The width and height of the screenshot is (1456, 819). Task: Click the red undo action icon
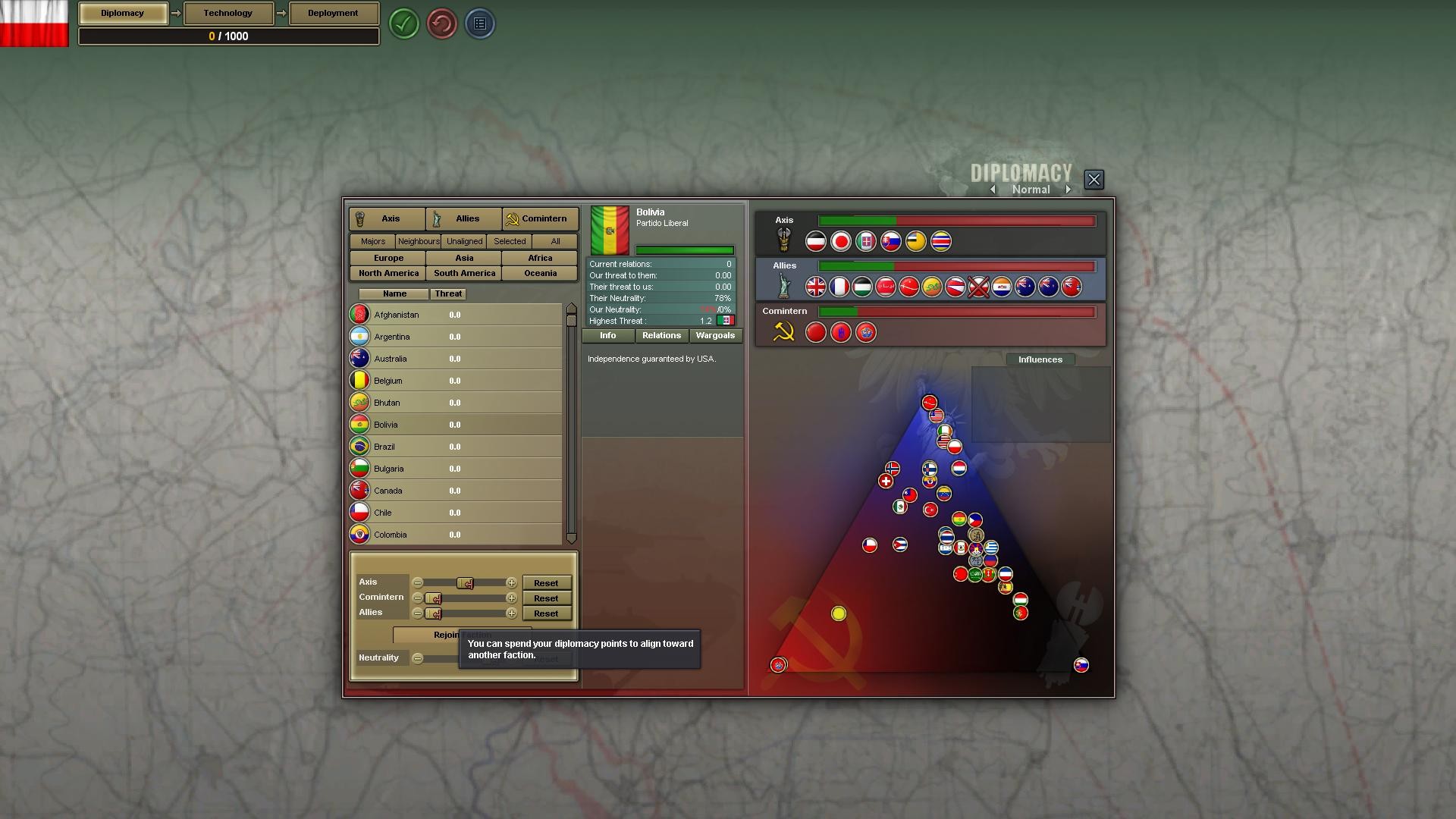point(442,24)
